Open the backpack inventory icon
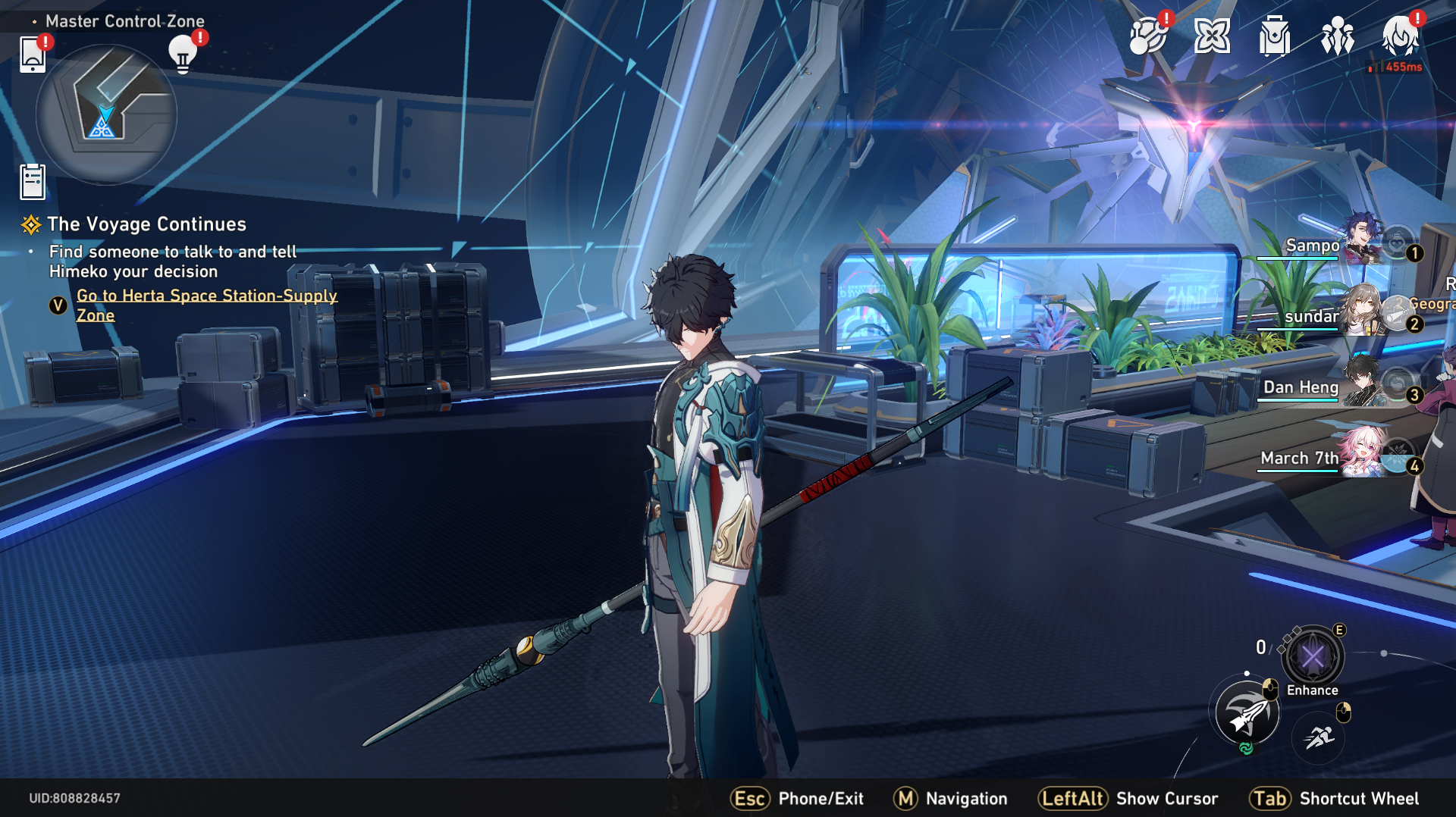Viewport: 1456px width, 817px height. point(1275,36)
